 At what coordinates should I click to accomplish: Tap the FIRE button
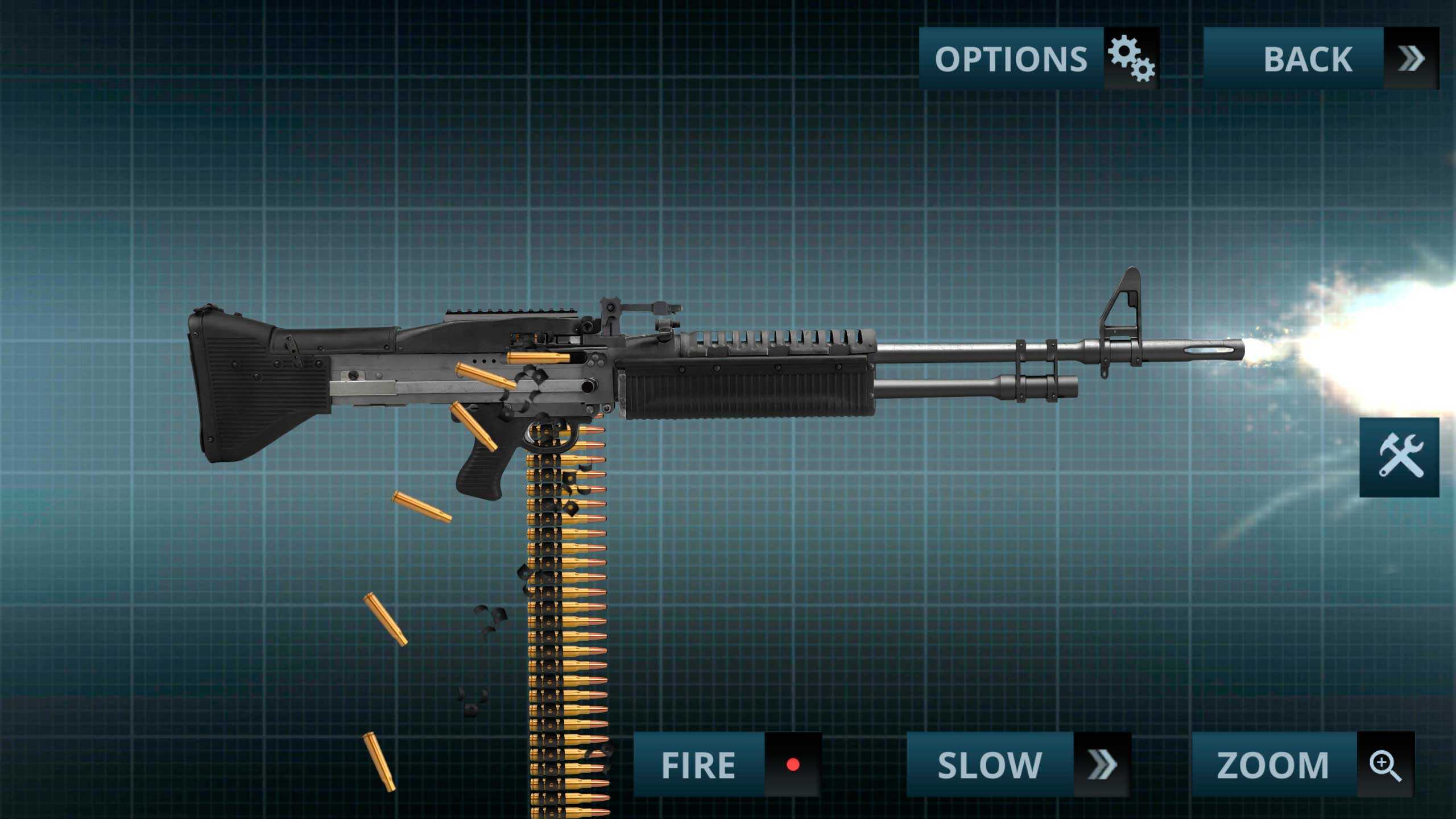coord(727,764)
